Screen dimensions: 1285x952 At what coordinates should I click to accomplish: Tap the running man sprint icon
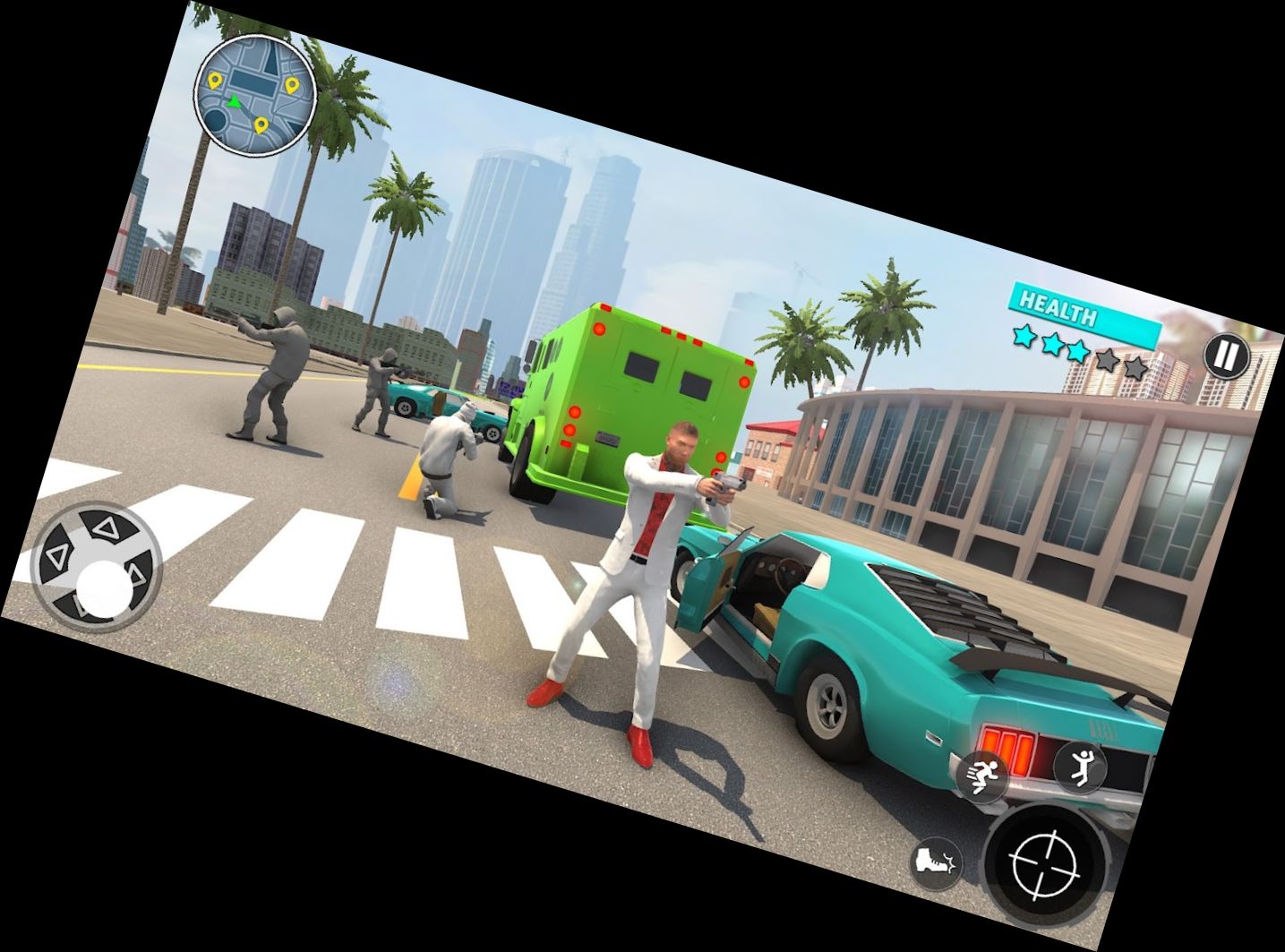click(983, 776)
